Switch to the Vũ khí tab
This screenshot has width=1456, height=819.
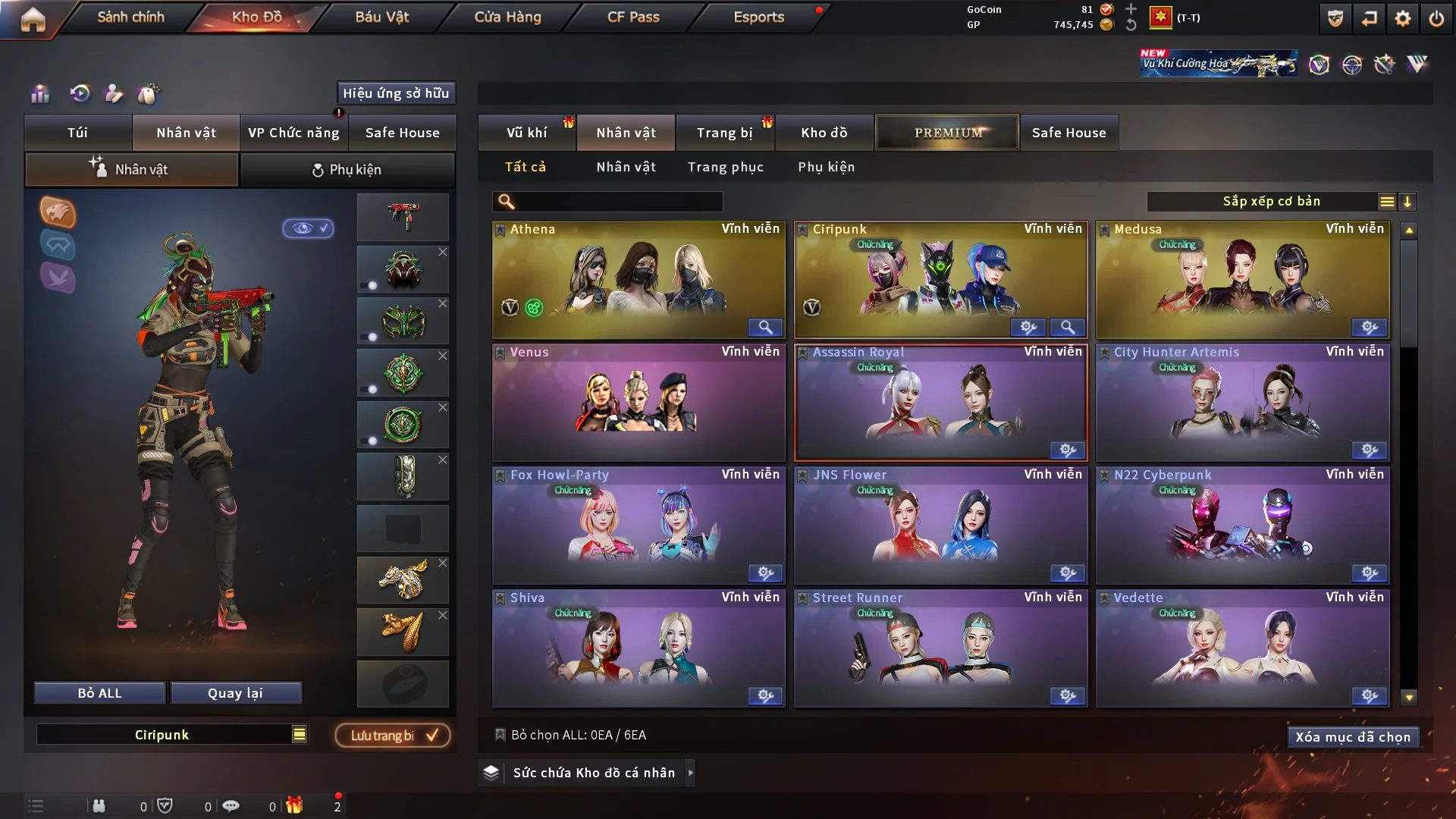coord(526,133)
